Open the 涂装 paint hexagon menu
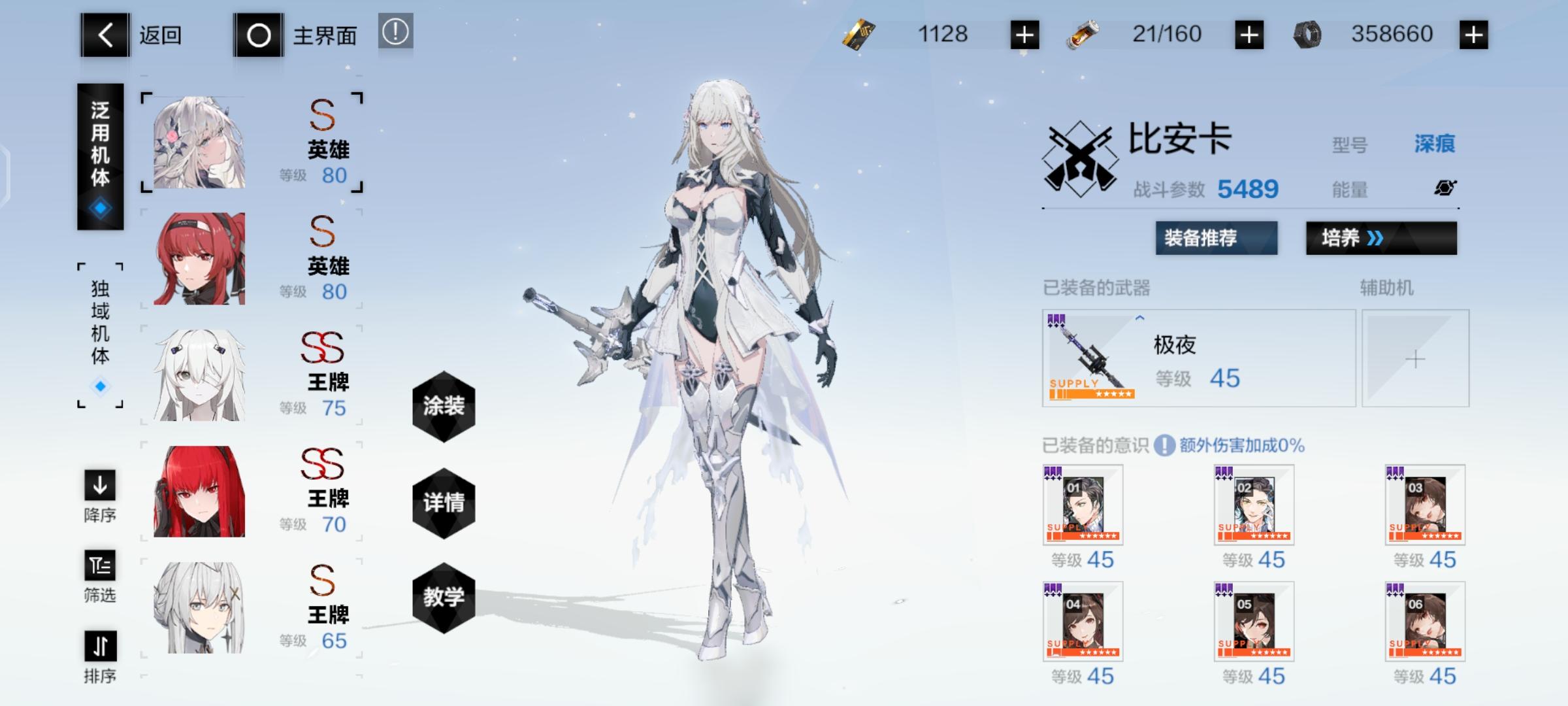Image resolution: width=1568 pixels, height=706 pixels. (444, 405)
